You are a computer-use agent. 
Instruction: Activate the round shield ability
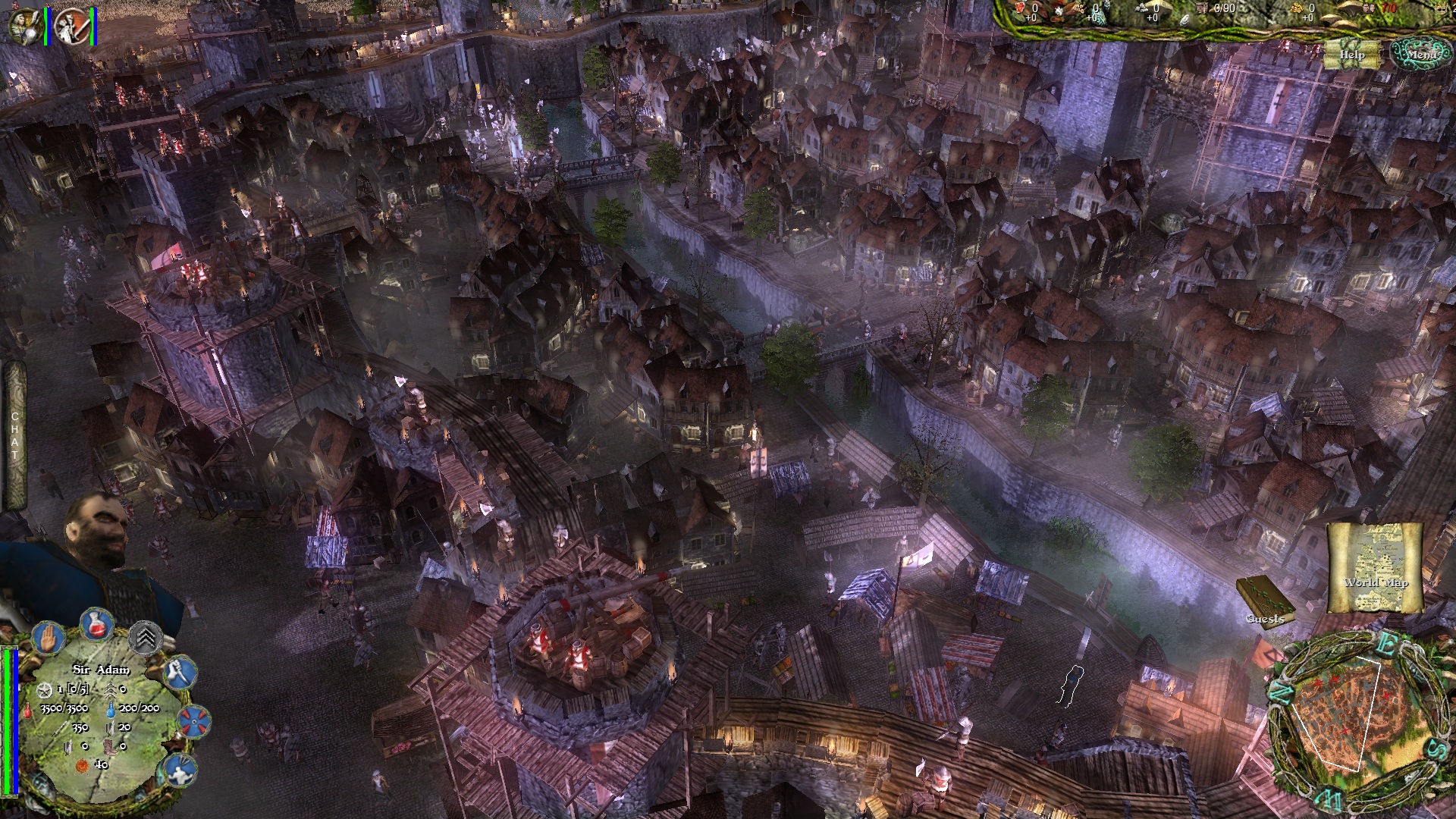[x=194, y=721]
